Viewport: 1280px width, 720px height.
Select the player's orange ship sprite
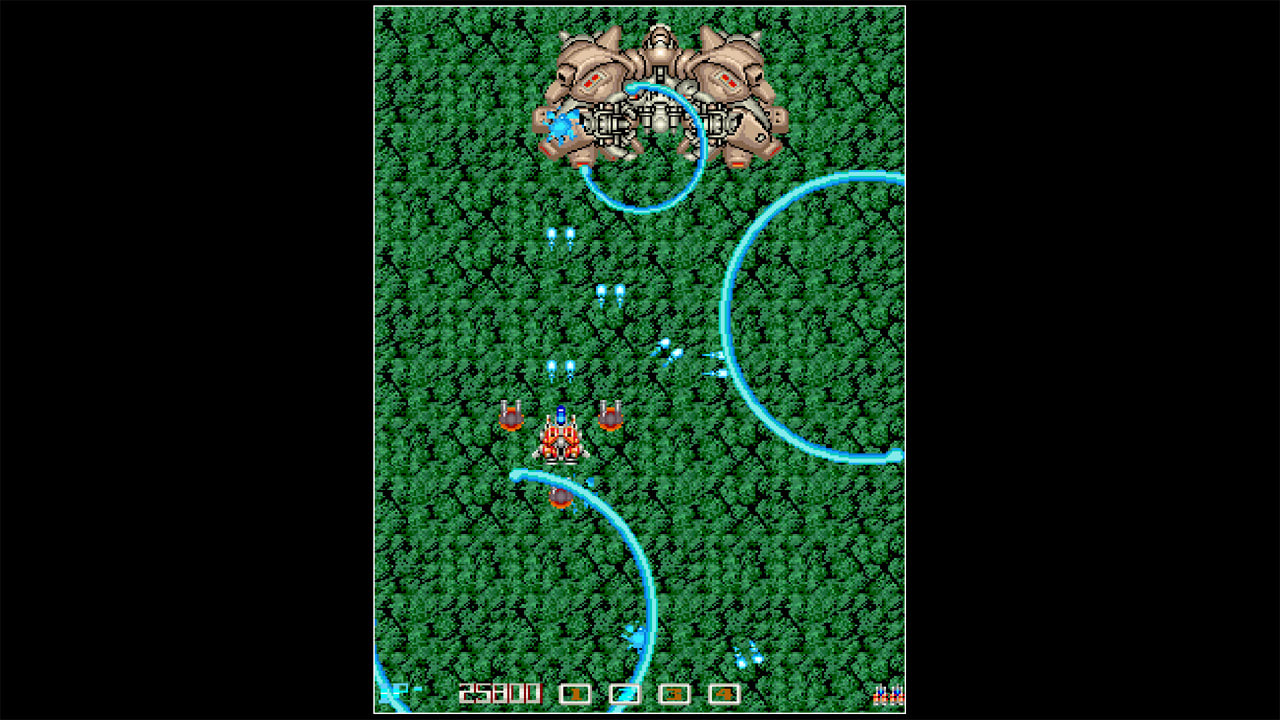tap(560, 440)
